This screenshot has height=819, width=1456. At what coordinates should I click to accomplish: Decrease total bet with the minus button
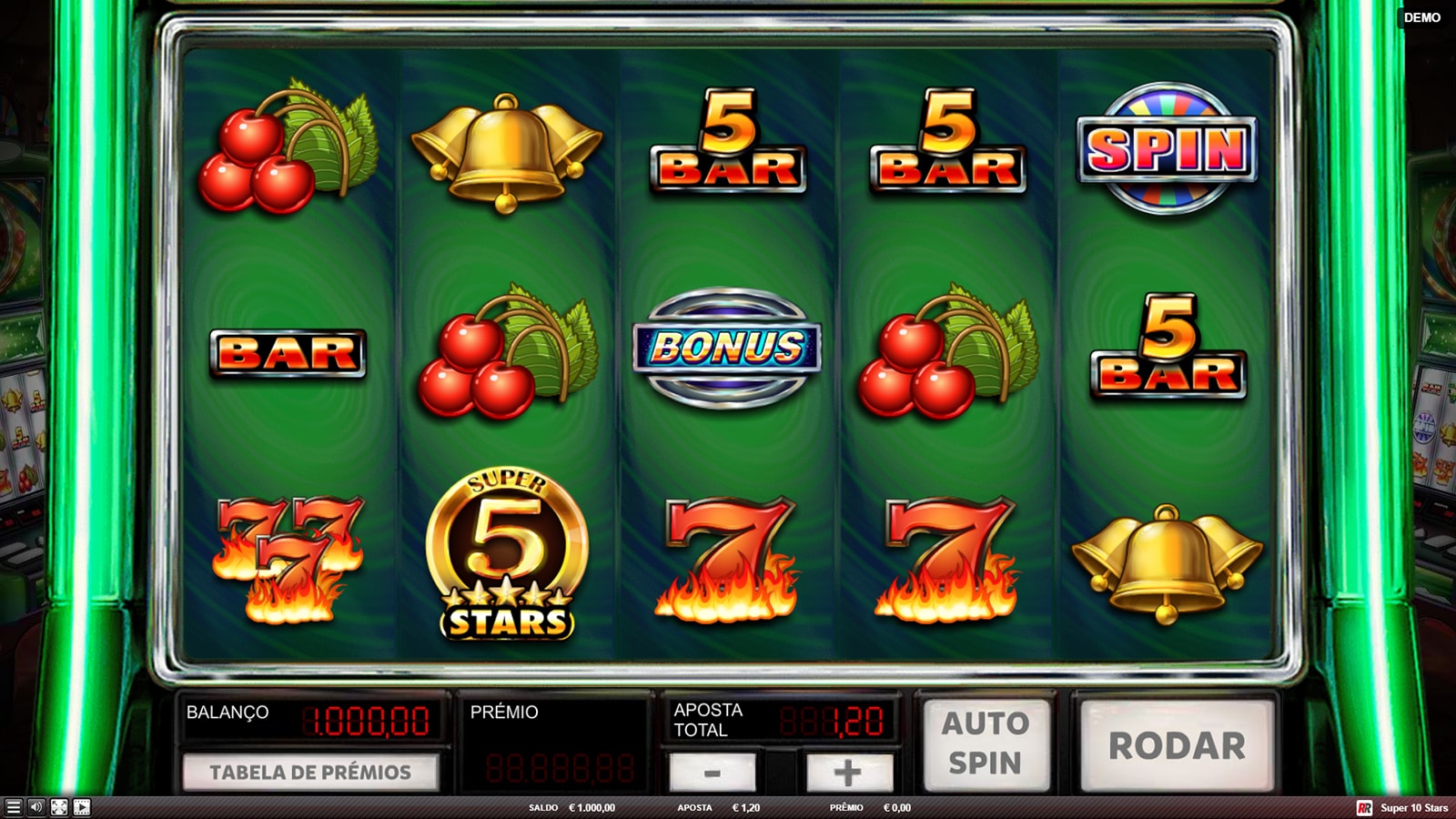point(713,773)
